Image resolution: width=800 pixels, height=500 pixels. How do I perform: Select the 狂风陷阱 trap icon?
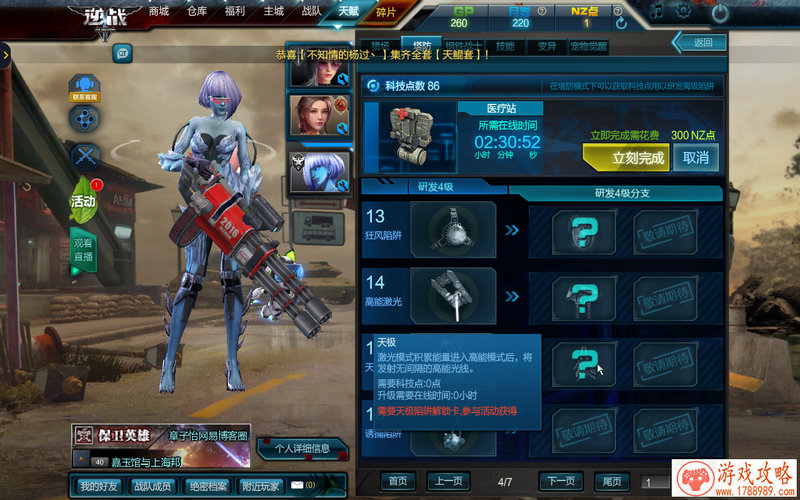pos(453,229)
